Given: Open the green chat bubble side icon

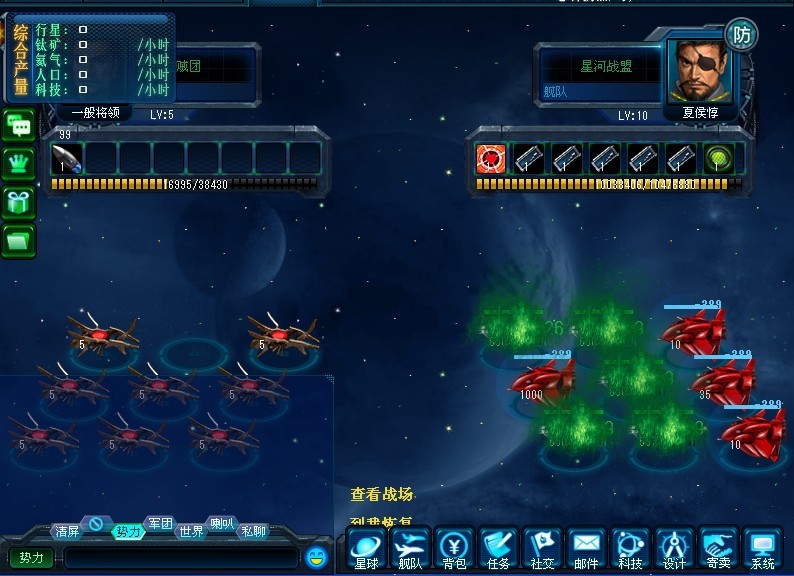Looking at the screenshot, I should (19, 125).
